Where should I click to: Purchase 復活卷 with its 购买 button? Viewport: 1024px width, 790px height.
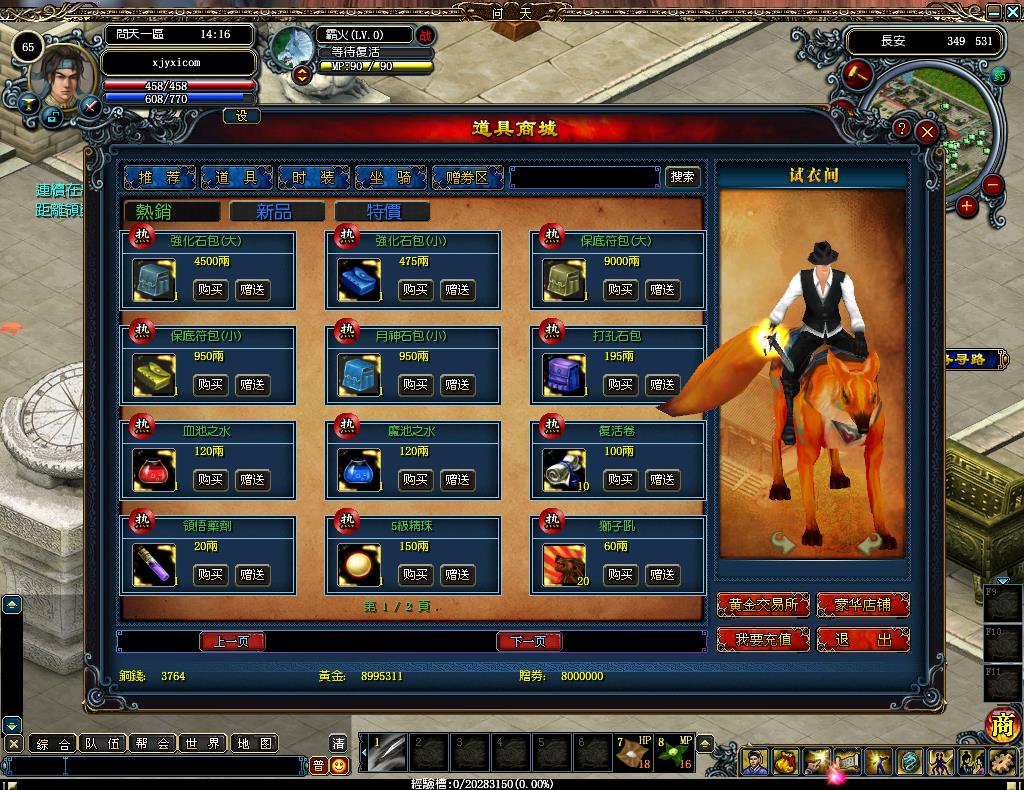pyautogui.click(x=620, y=480)
